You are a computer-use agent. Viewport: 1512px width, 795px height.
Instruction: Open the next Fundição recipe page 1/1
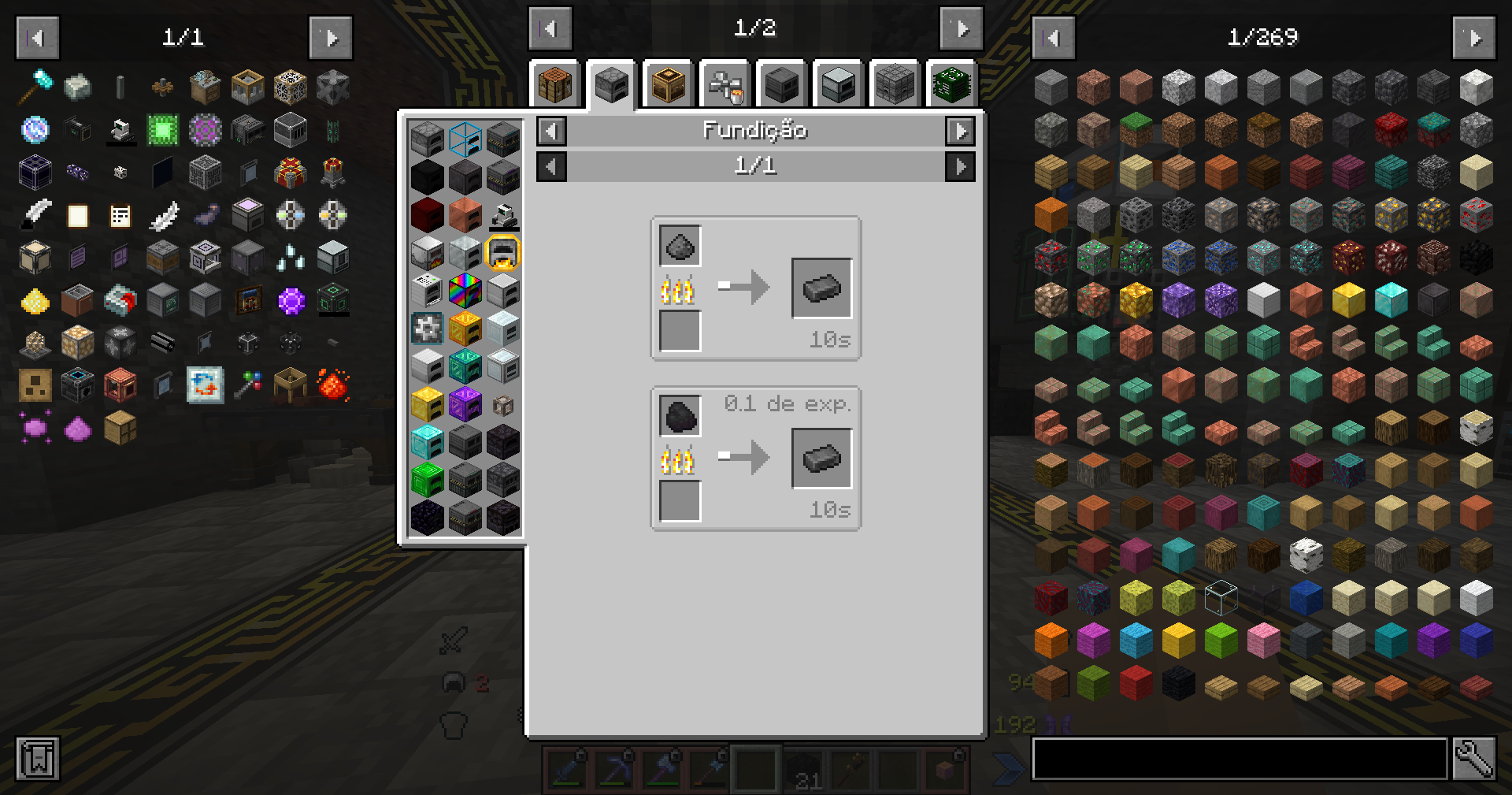point(960,166)
